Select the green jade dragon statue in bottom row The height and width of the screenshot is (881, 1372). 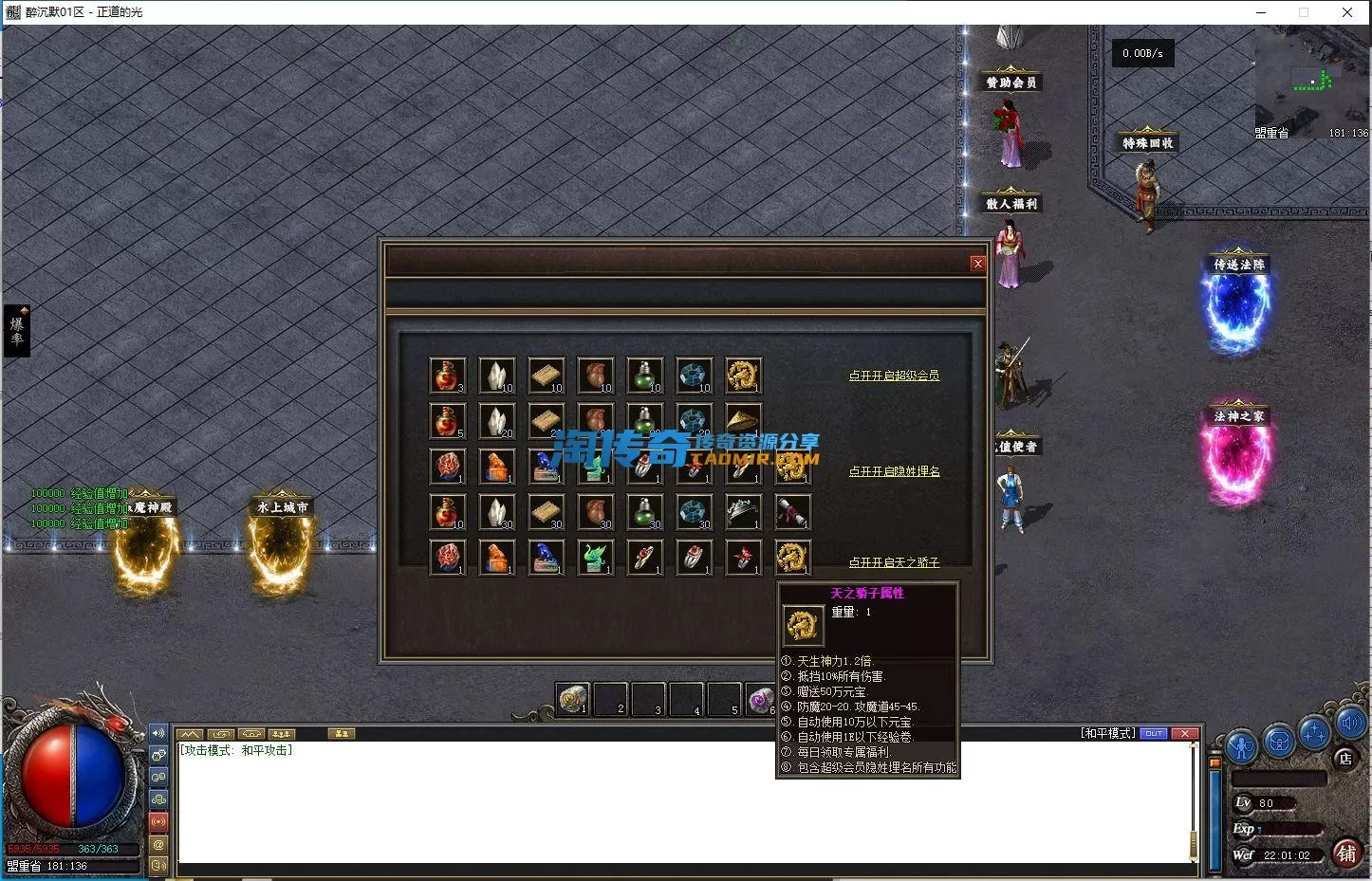pyautogui.click(x=595, y=558)
